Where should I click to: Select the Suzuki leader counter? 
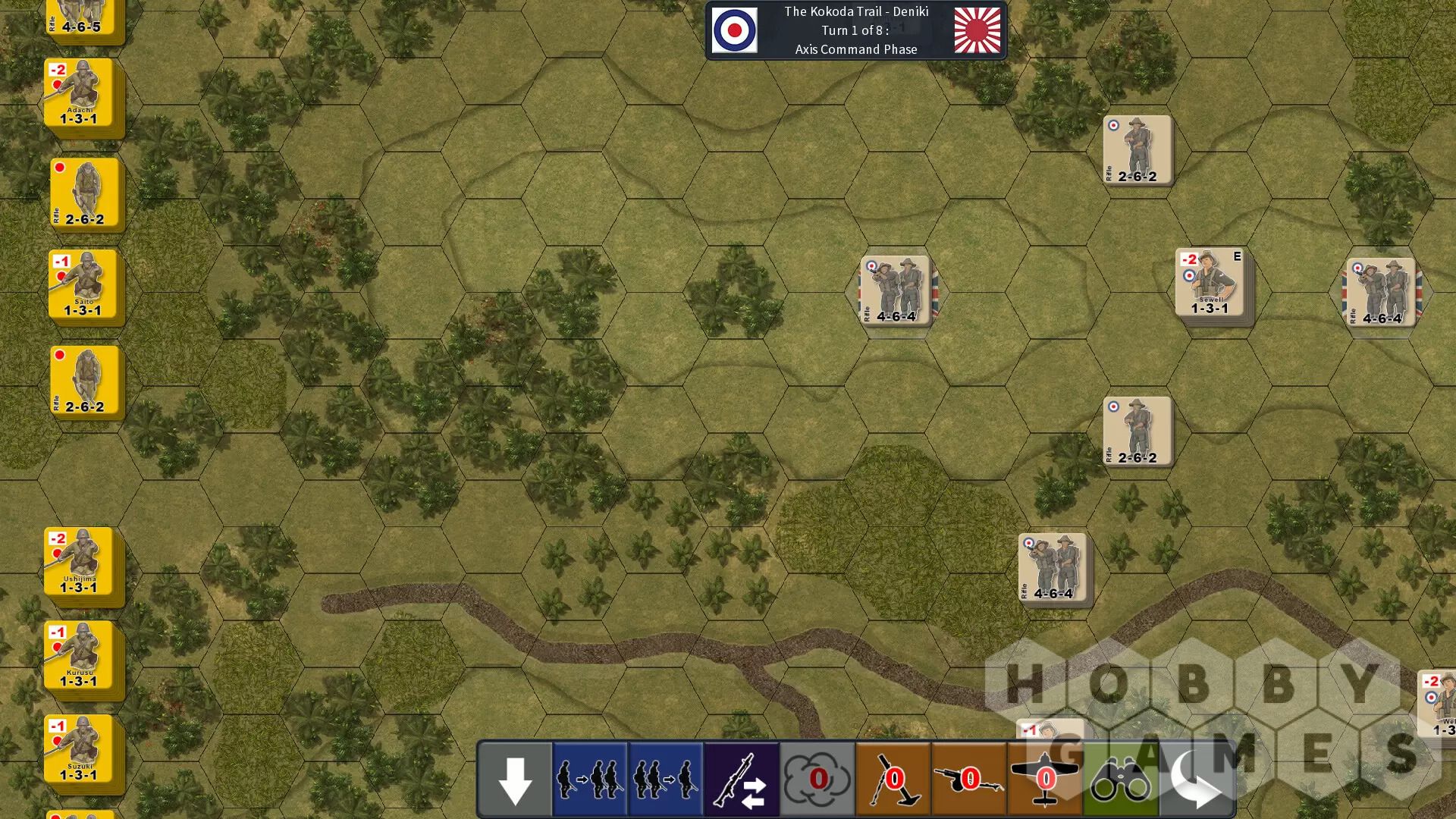pyautogui.click(x=79, y=749)
